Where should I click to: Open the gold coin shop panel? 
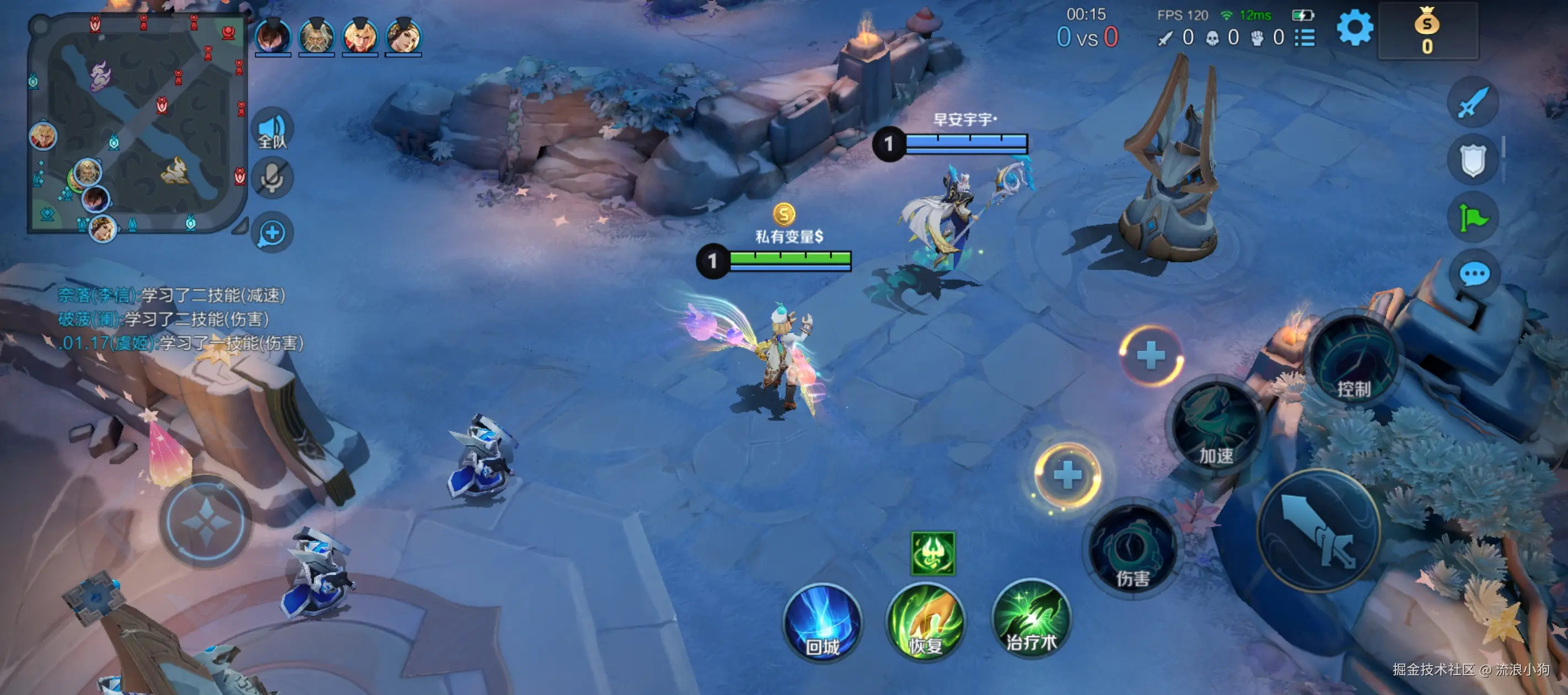tap(1427, 31)
